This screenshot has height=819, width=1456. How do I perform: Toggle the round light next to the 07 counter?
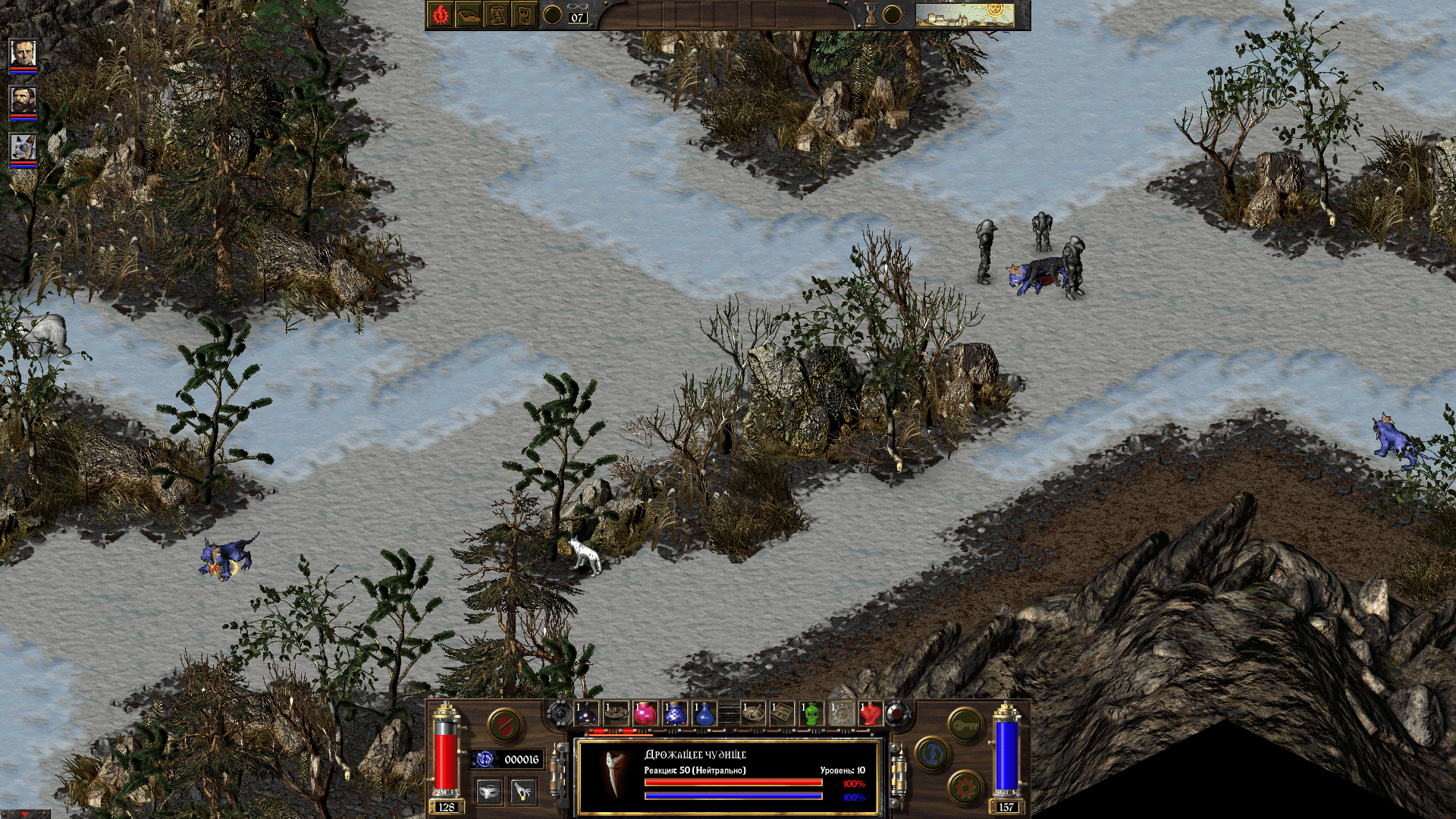tap(551, 14)
